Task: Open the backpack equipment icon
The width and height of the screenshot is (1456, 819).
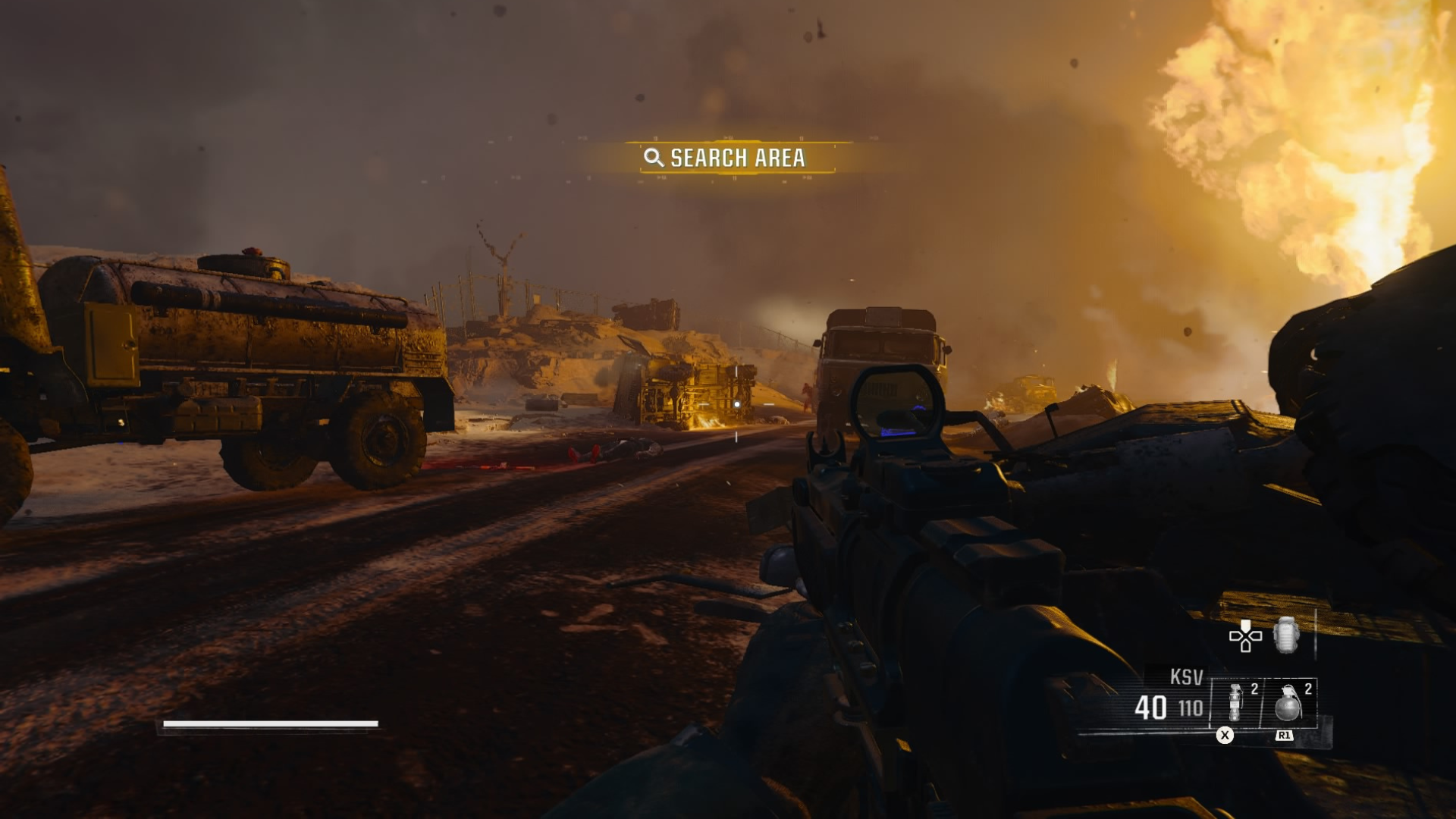Action: 1286,635
